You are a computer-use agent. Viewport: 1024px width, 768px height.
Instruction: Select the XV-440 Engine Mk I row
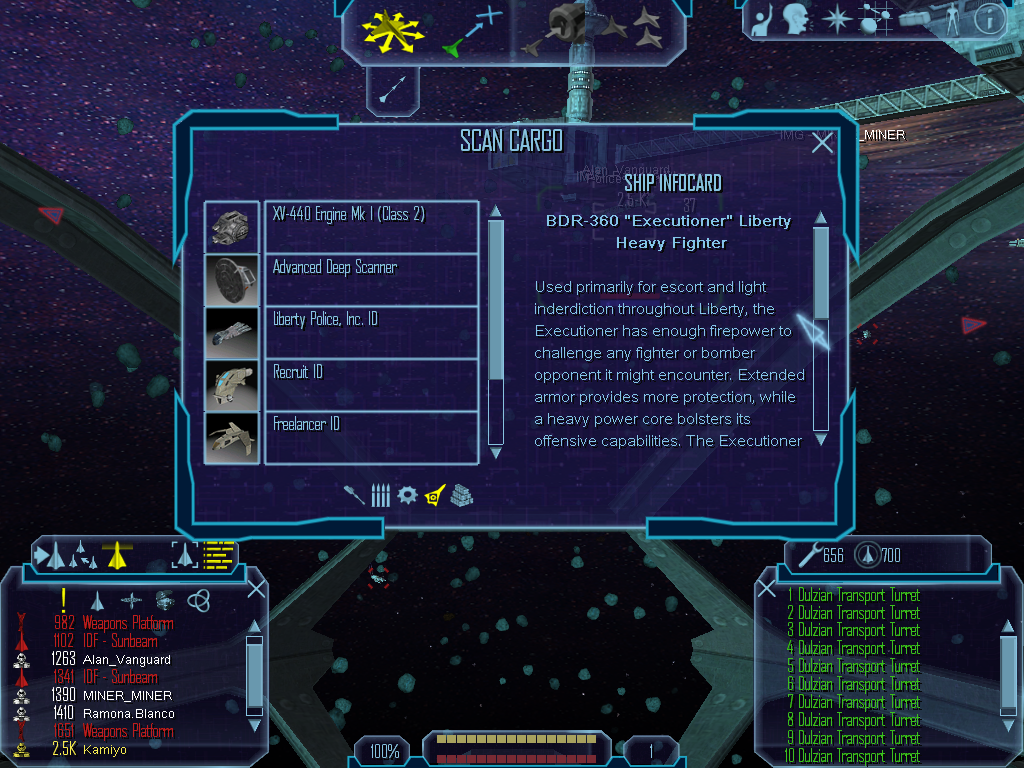(x=371, y=227)
